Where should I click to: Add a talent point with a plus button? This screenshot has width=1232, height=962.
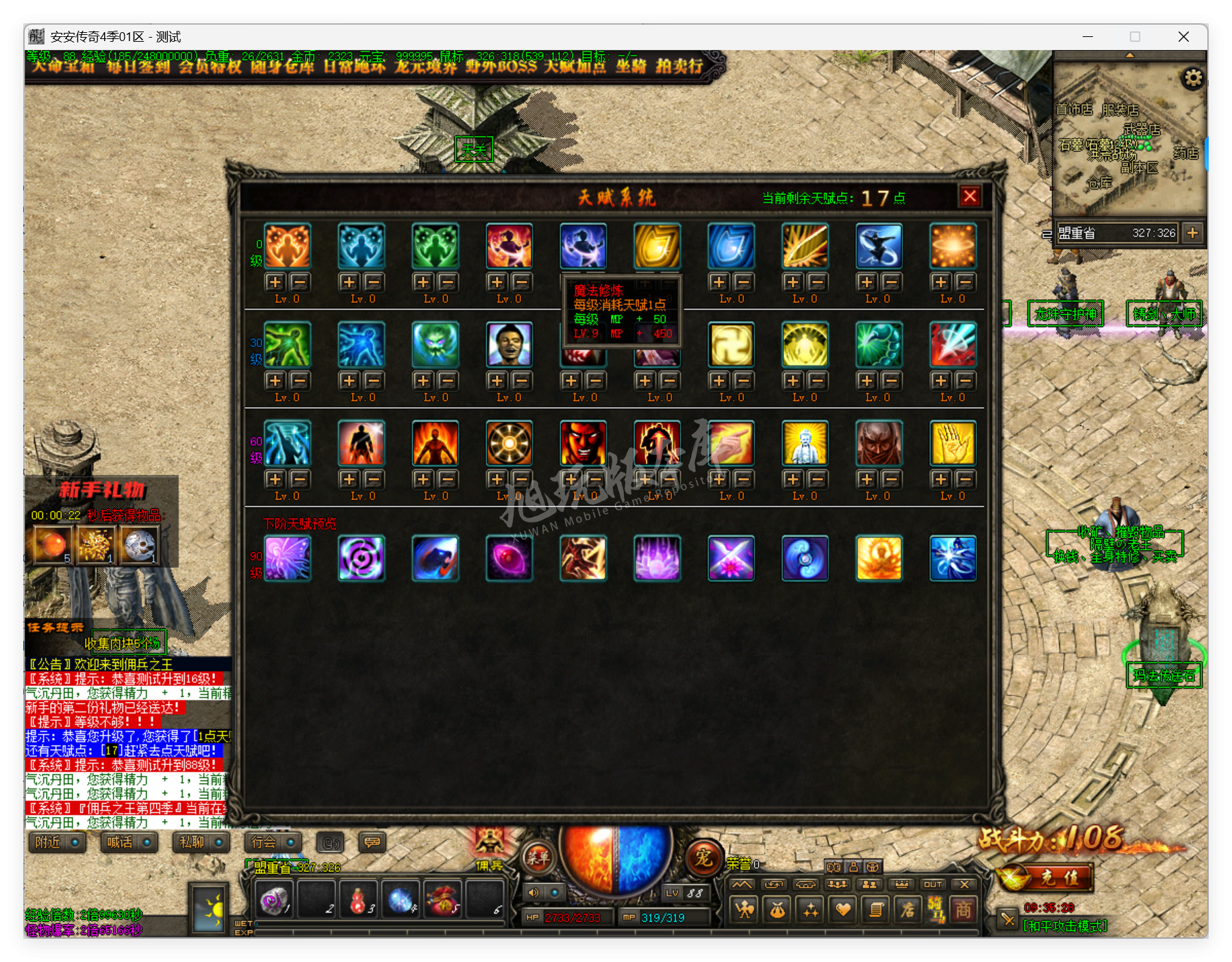tap(274, 281)
